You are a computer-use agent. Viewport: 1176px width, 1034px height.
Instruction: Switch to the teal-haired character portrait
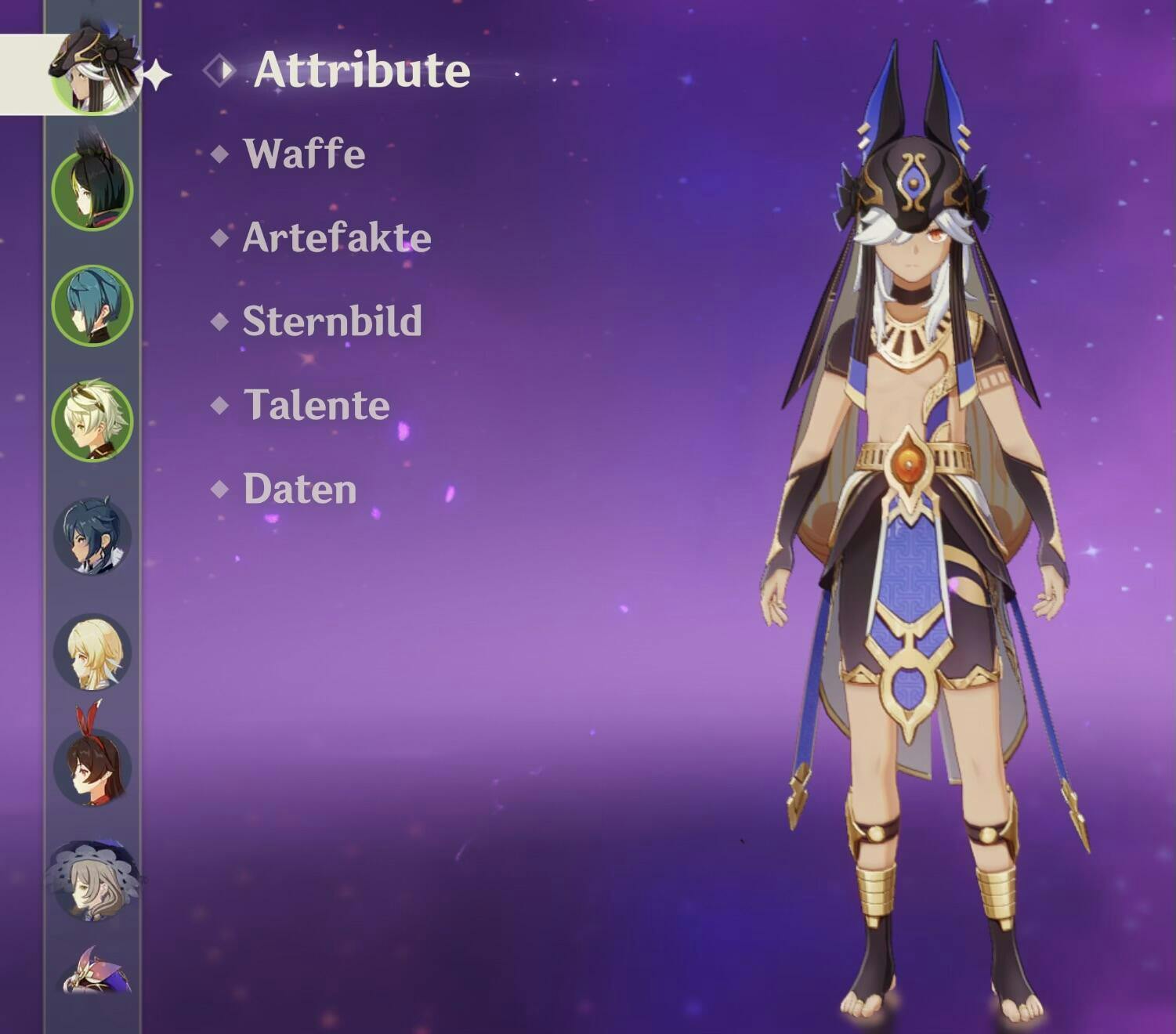(x=92, y=305)
